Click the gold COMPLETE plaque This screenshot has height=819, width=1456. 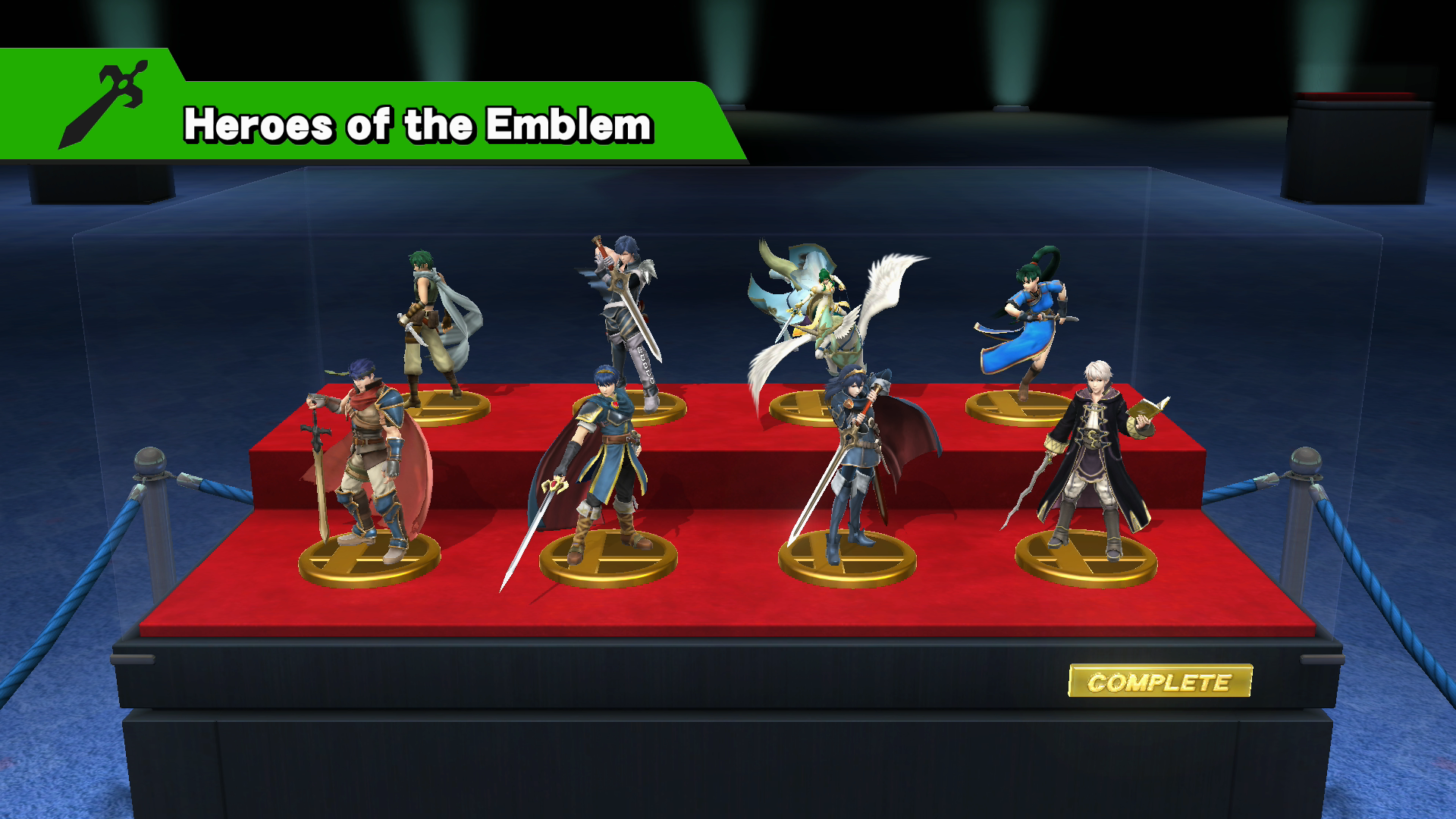1159,682
